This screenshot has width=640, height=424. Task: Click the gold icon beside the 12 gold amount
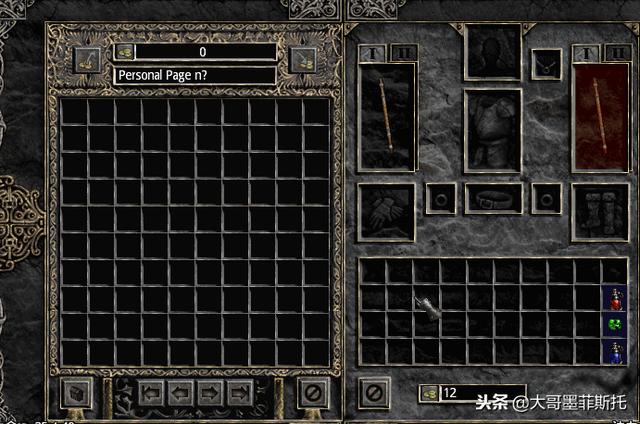(429, 393)
